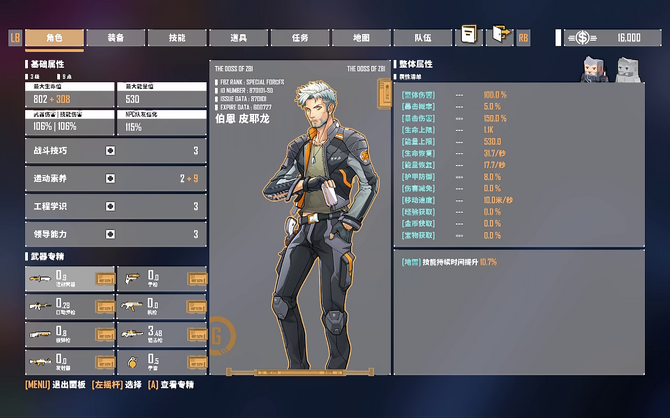Select the 道具 tab
The image size is (670, 418).
coord(238,37)
